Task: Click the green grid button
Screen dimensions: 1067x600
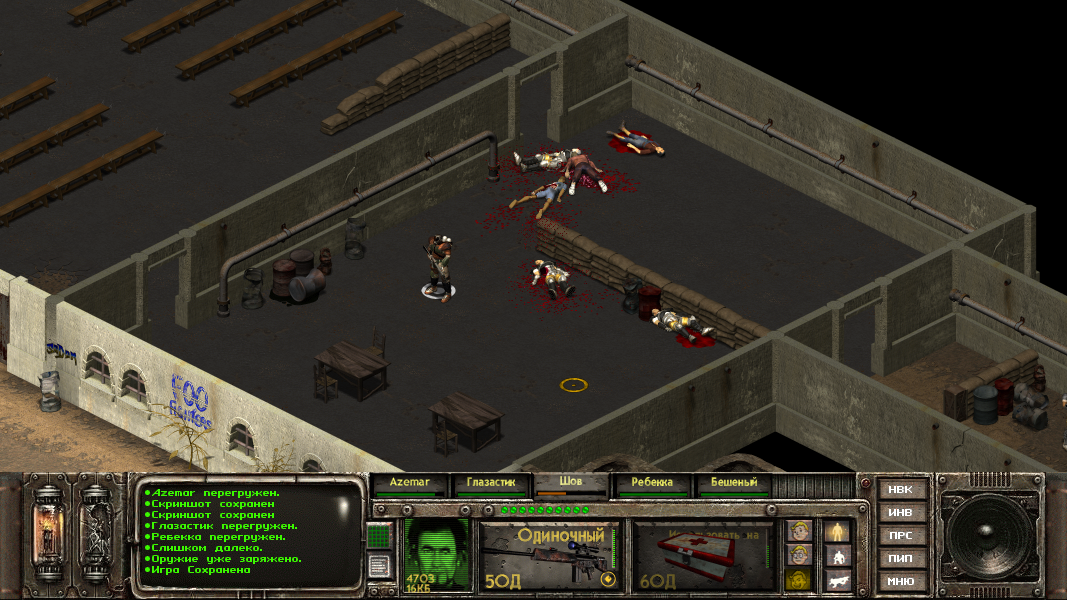Action: [x=379, y=537]
